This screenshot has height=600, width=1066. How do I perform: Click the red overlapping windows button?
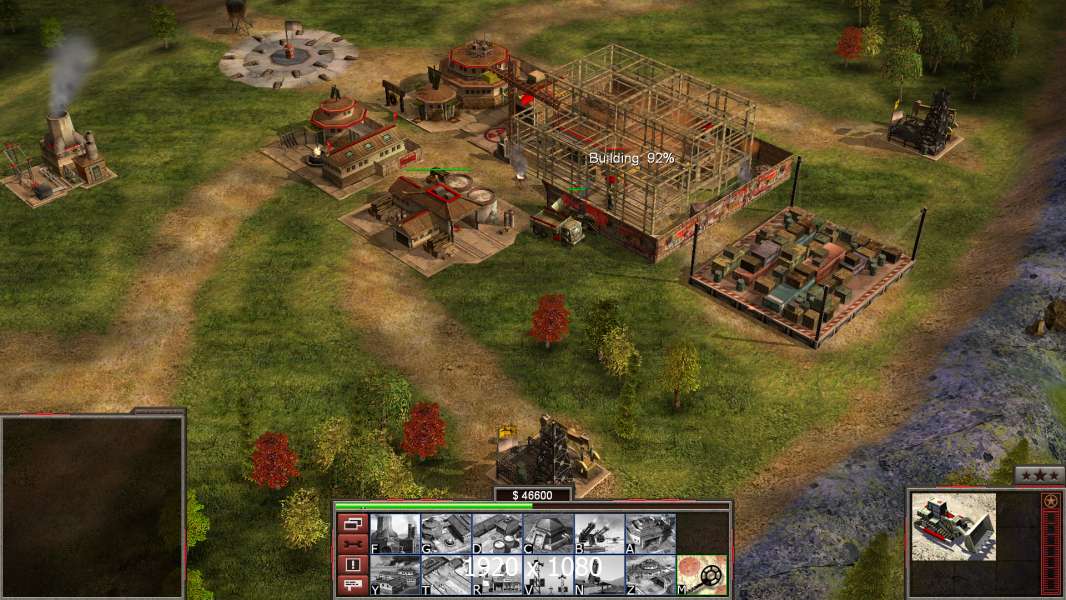[351, 523]
